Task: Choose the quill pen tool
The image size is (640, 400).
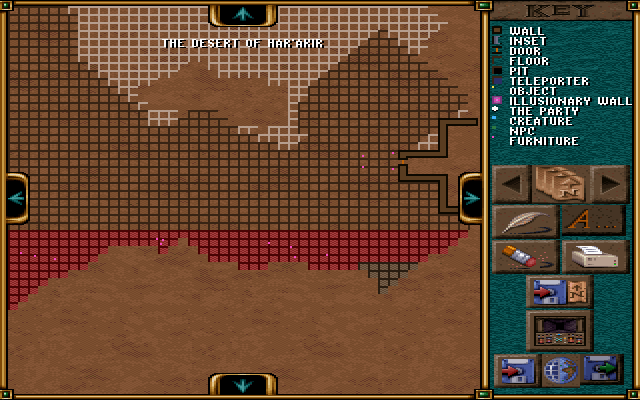Action: [525, 221]
